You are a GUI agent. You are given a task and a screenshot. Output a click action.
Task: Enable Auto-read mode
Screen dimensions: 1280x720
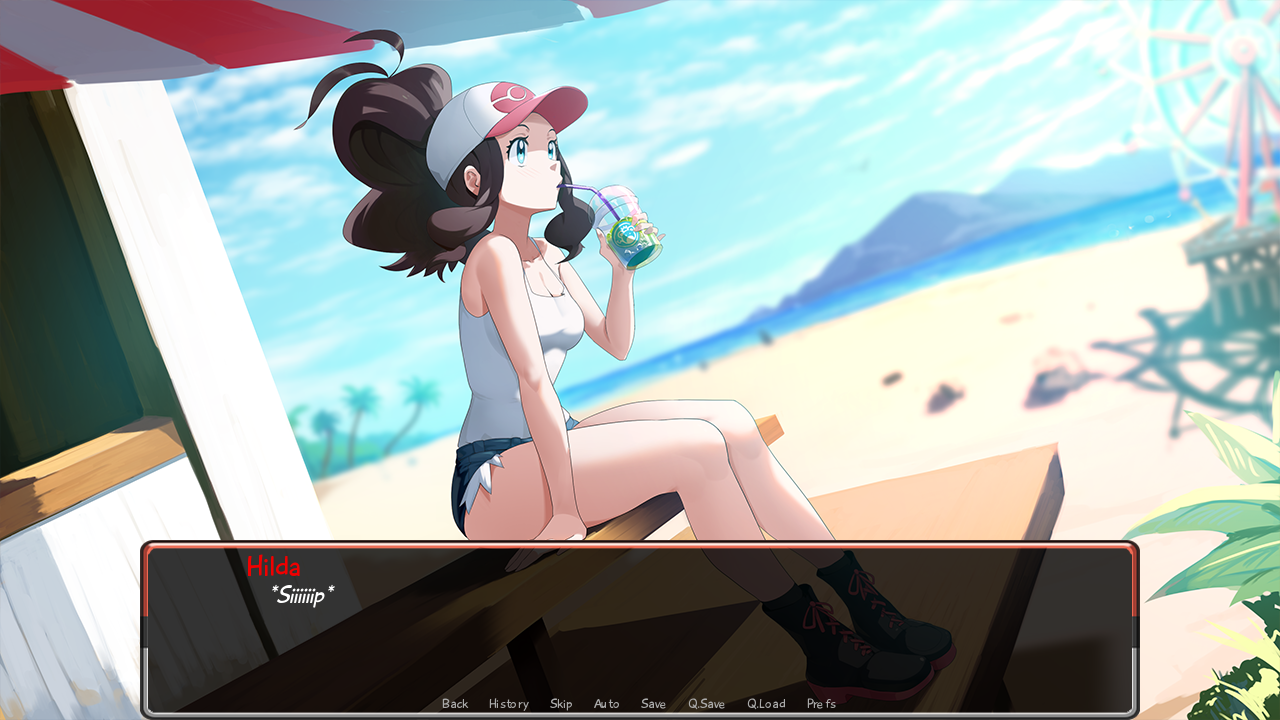(x=606, y=703)
